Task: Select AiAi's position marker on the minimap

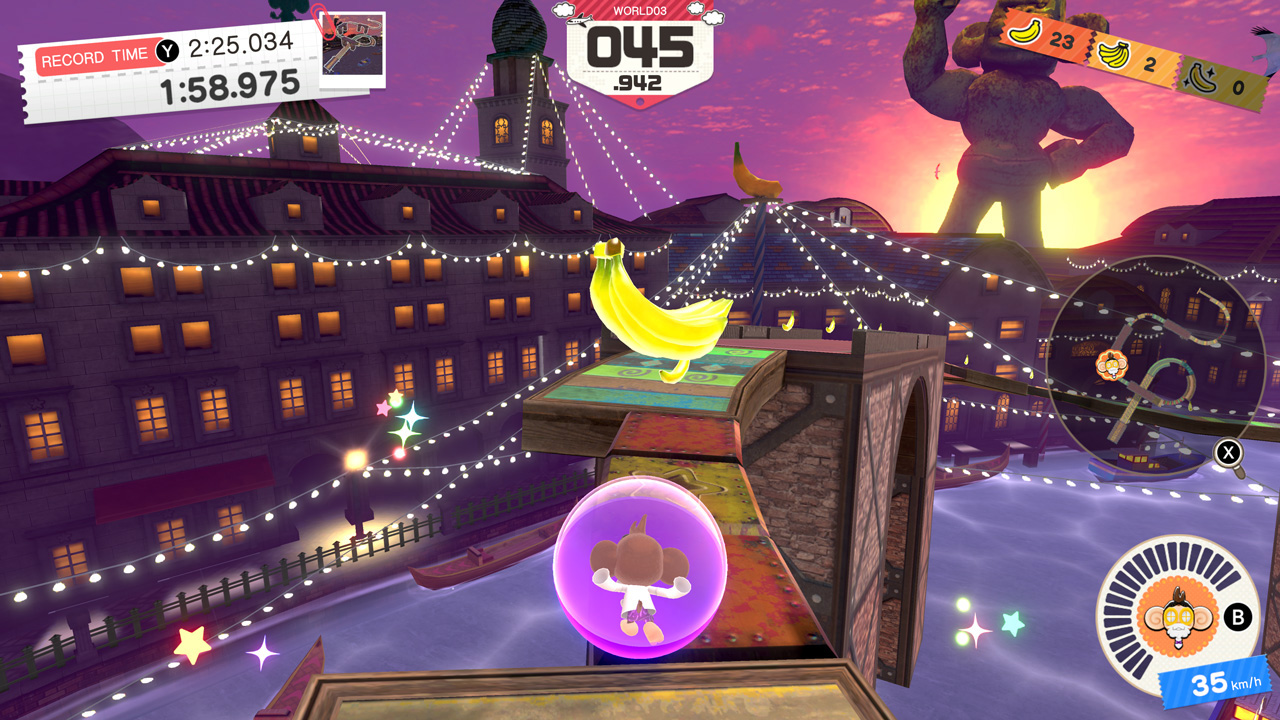Action: point(1110,368)
